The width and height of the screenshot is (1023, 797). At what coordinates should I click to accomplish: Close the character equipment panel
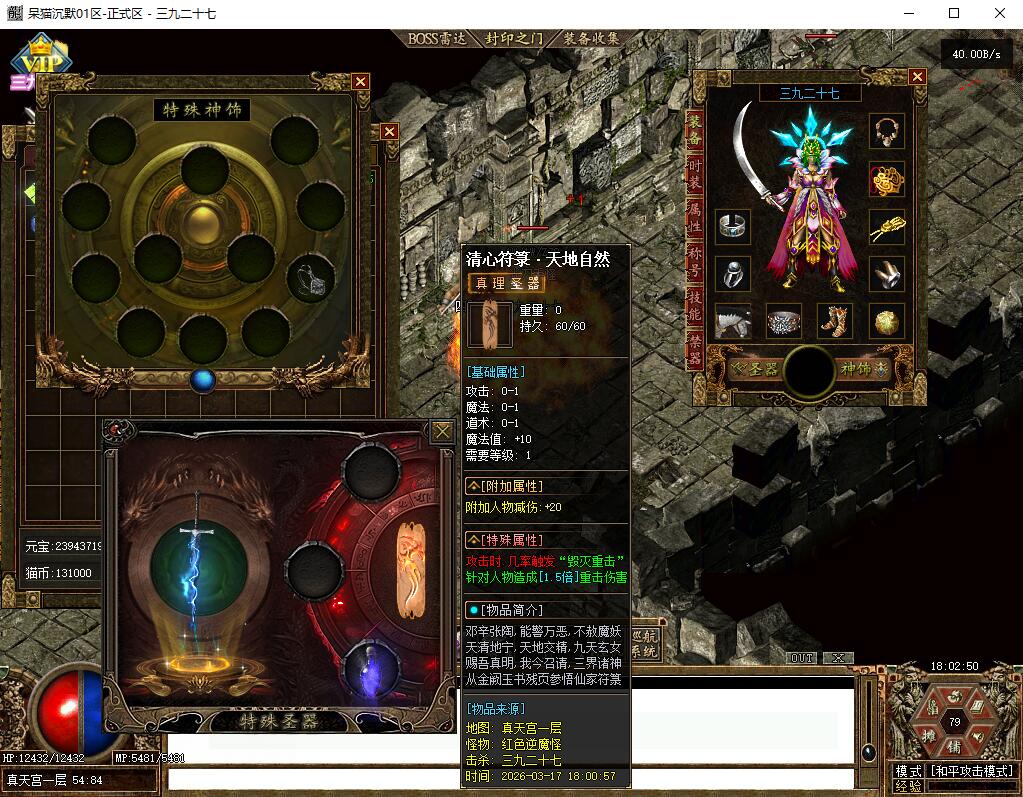[x=917, y=76]
